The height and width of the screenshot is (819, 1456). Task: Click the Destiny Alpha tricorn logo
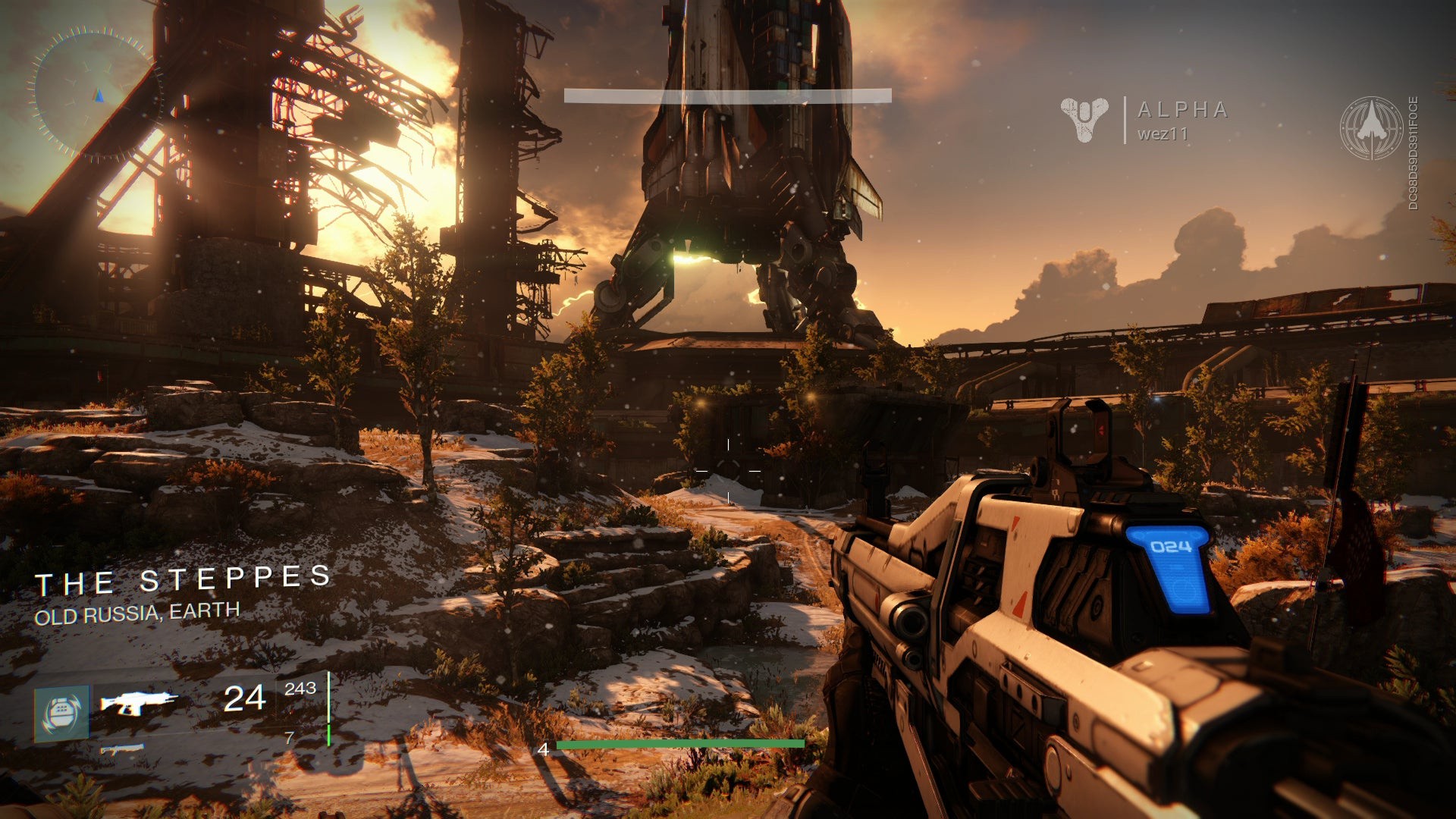coord(1084,119)
